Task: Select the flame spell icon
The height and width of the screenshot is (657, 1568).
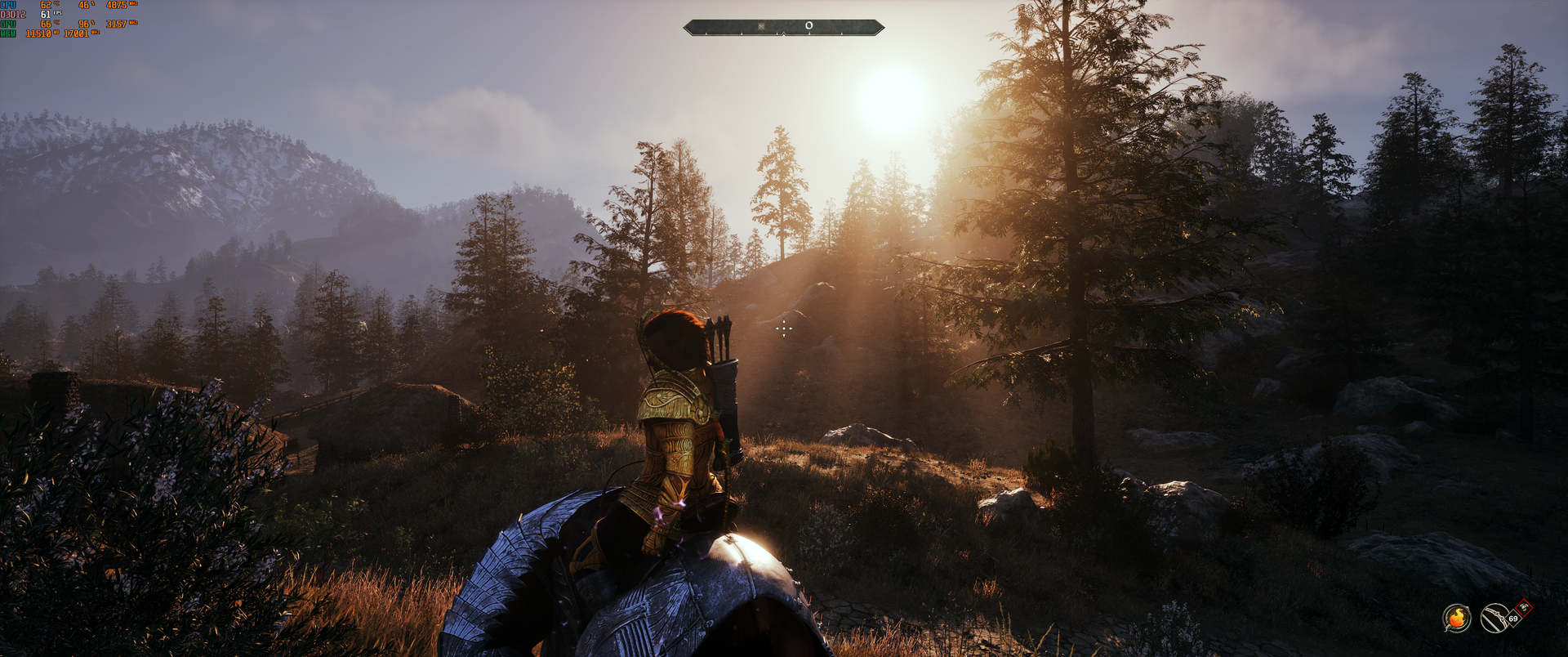Action: pyautogui.click(x=1456, y=618)
